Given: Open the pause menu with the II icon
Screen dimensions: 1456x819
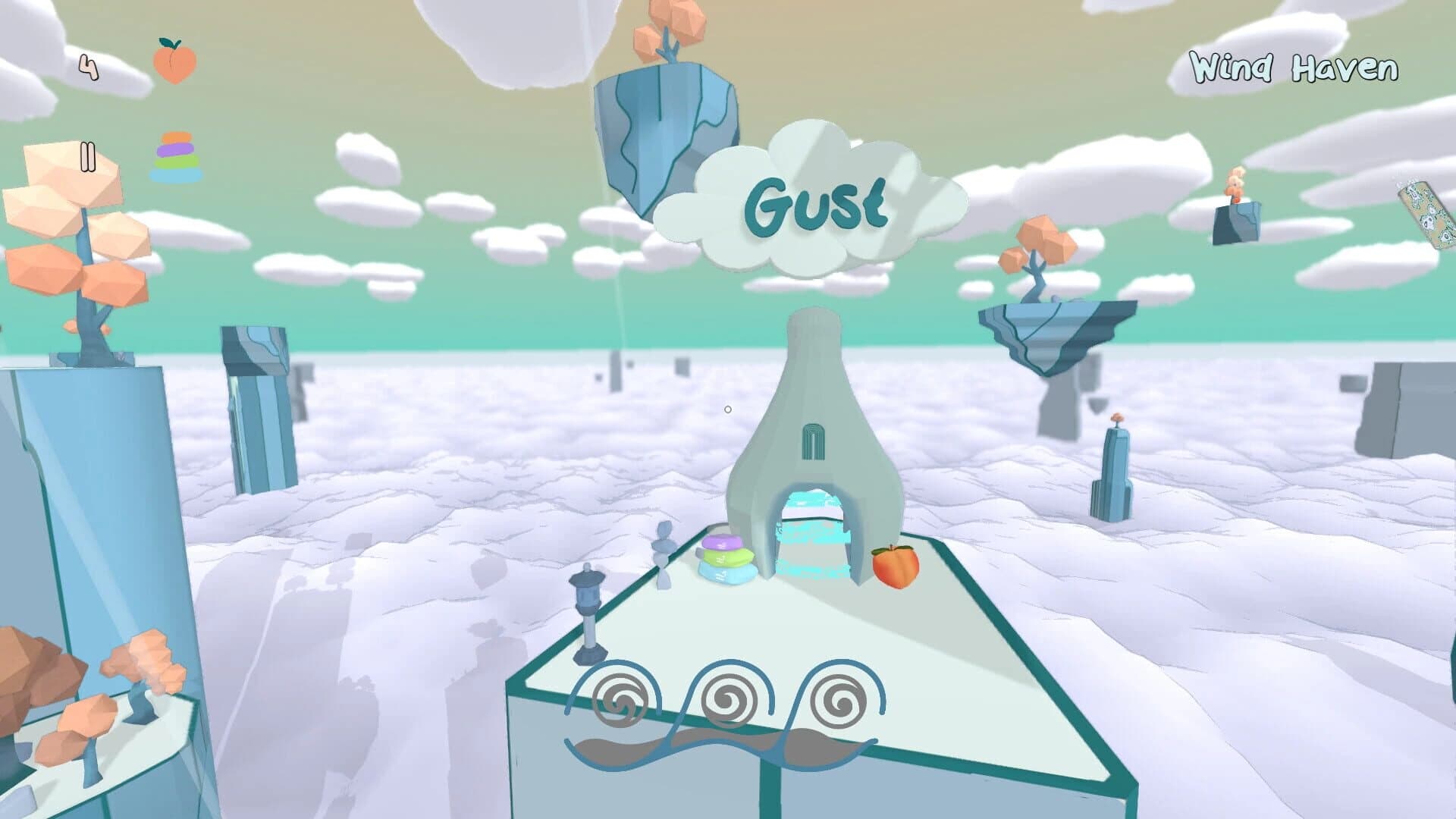Looking at the screenshot, I should point(87,155).
